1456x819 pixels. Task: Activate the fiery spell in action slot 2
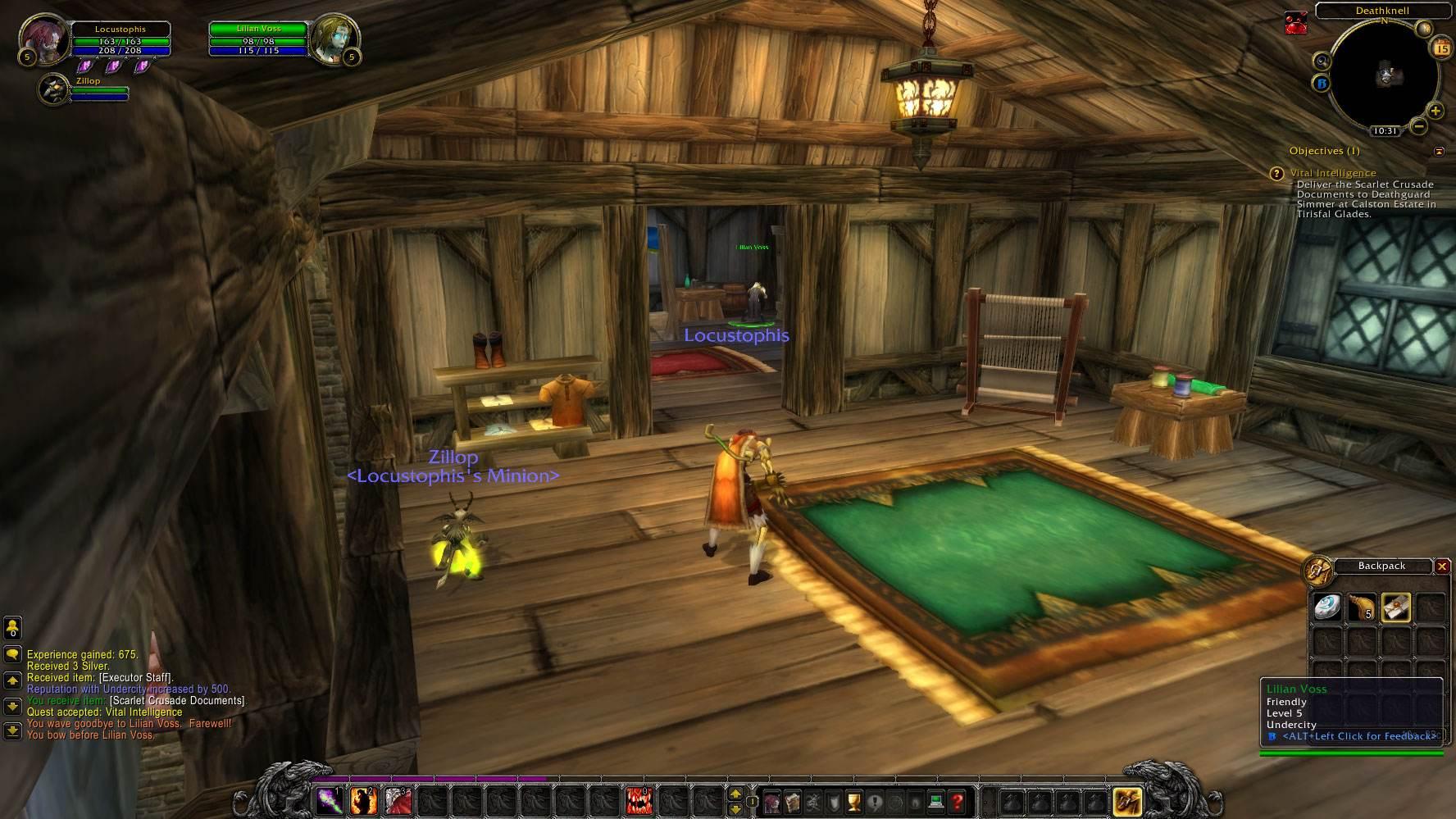coord(363,800)
